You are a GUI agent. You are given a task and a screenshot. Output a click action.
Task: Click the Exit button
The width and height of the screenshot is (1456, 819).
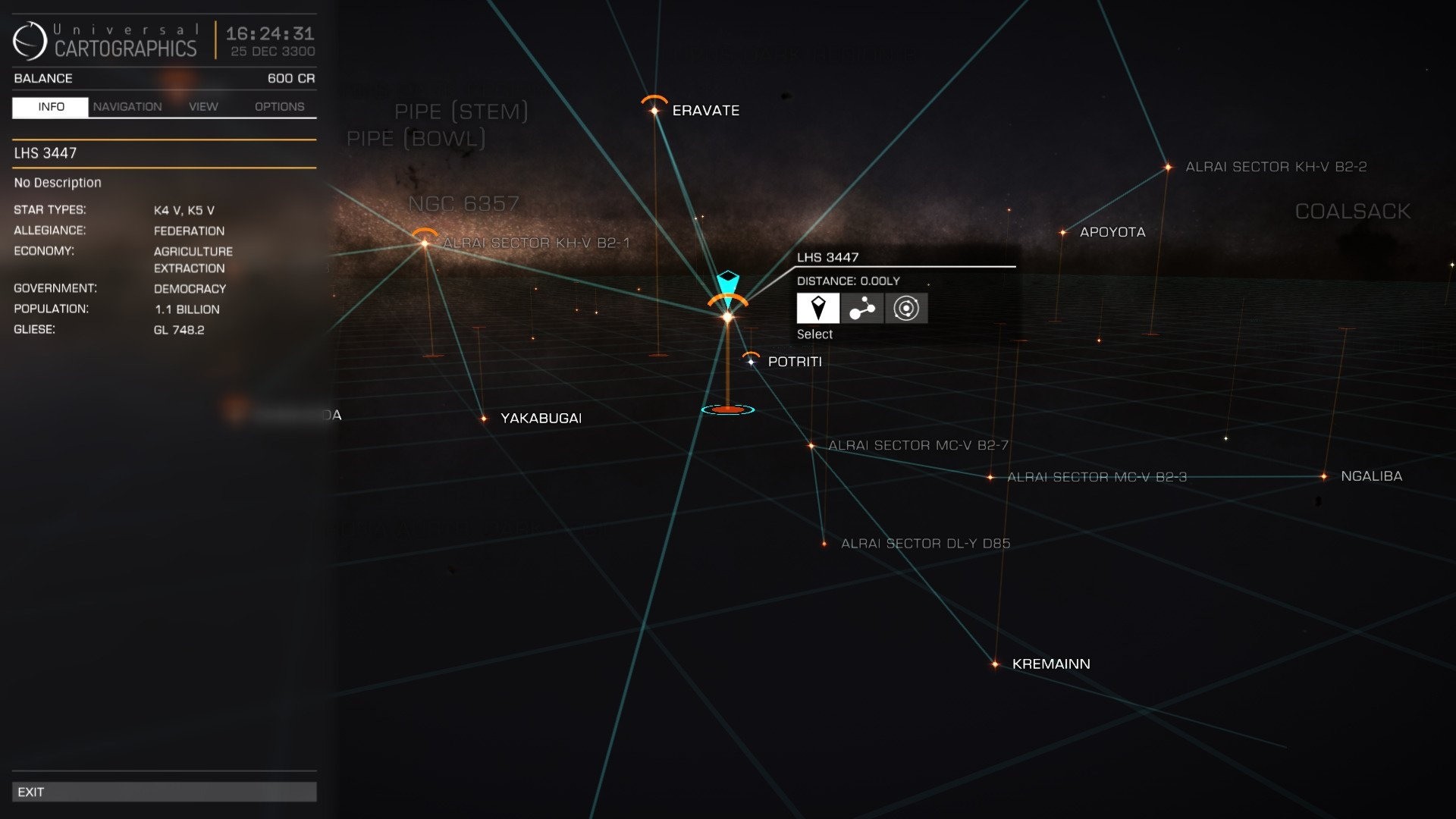pyautogui.click(x=164, y=791)
